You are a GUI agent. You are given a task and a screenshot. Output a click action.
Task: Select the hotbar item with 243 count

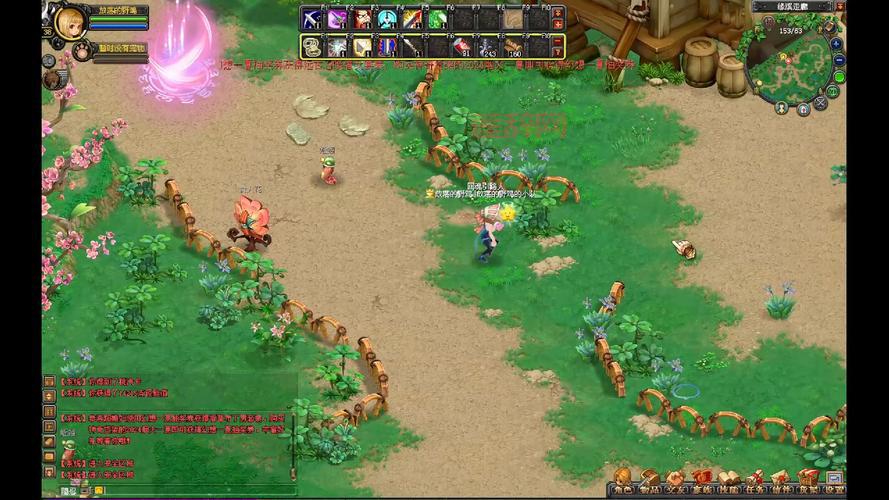click(487, 46)
